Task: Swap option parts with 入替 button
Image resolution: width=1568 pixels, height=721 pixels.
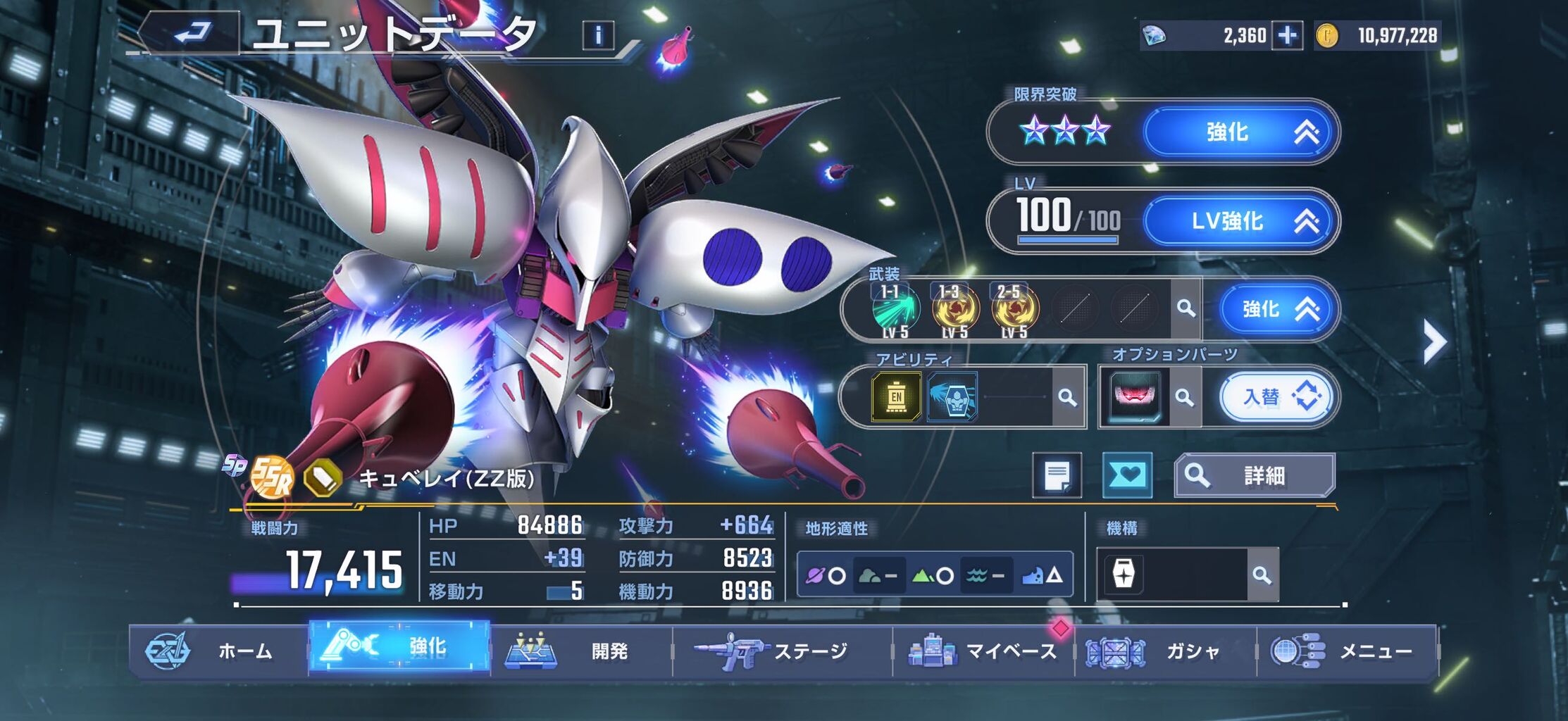Action: 1278,397
